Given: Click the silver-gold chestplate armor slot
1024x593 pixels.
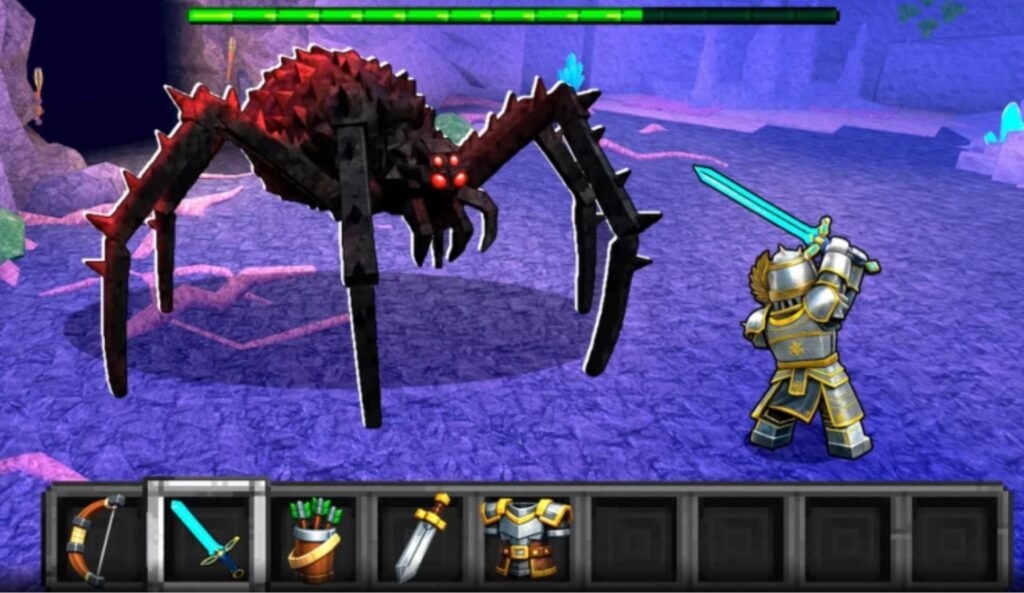Looking at the screenshot, I should (x=527, y=538).
